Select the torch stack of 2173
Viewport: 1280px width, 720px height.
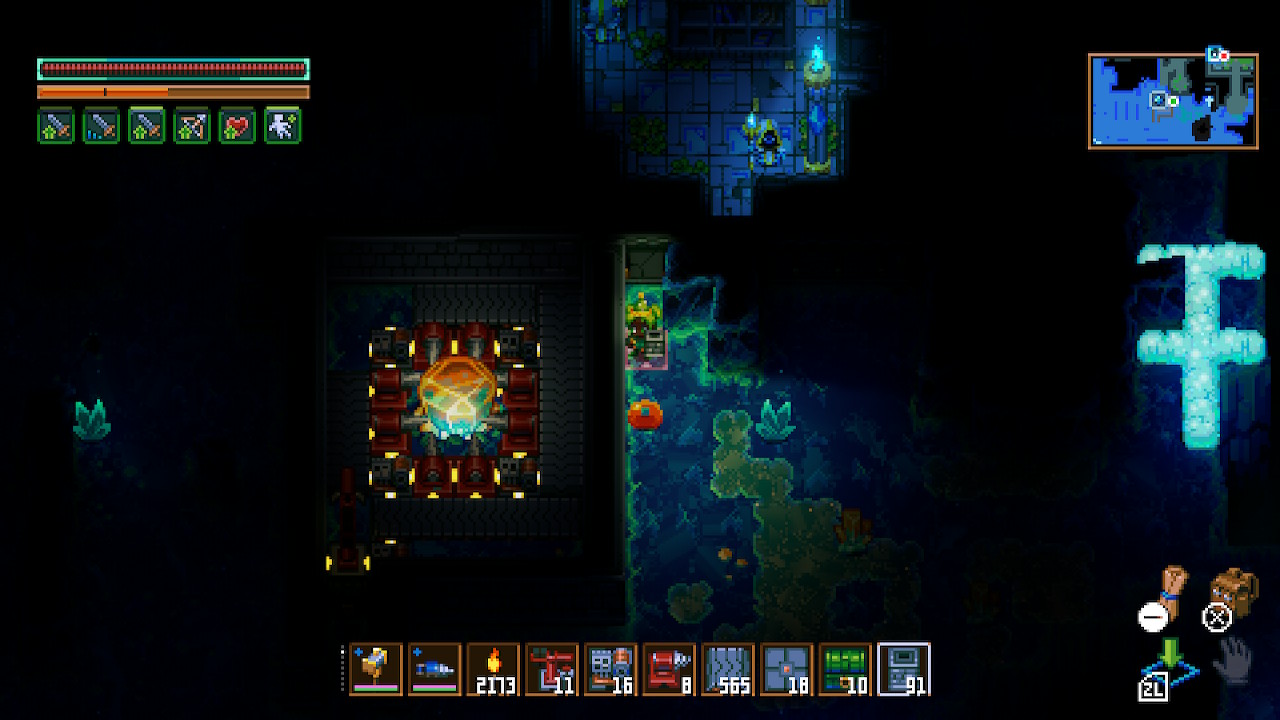493,668
